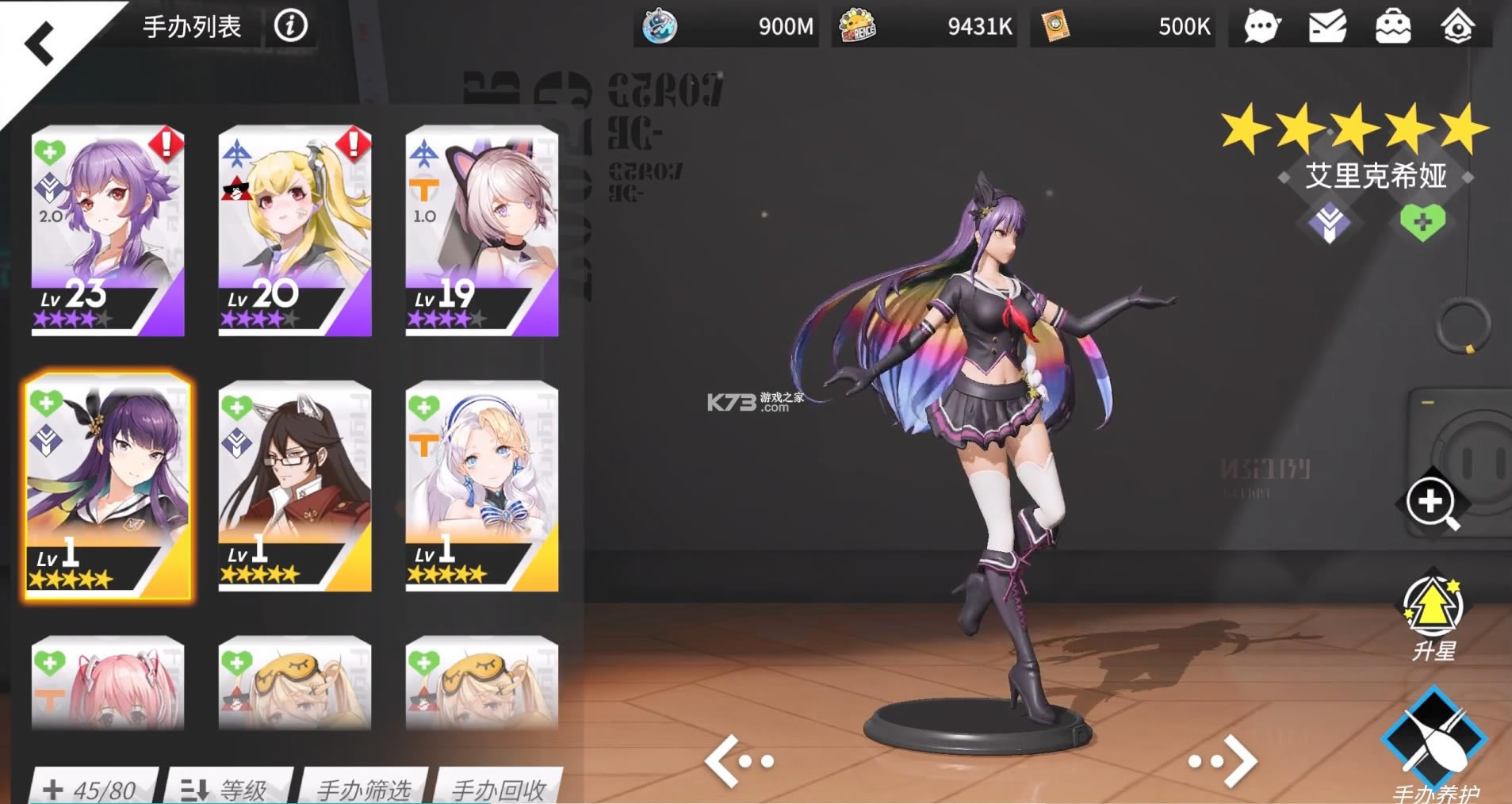Click the magnifier zoom icon beside the figure
This screenshot has width=1512, height=804.
click(x=1432, y=503)
